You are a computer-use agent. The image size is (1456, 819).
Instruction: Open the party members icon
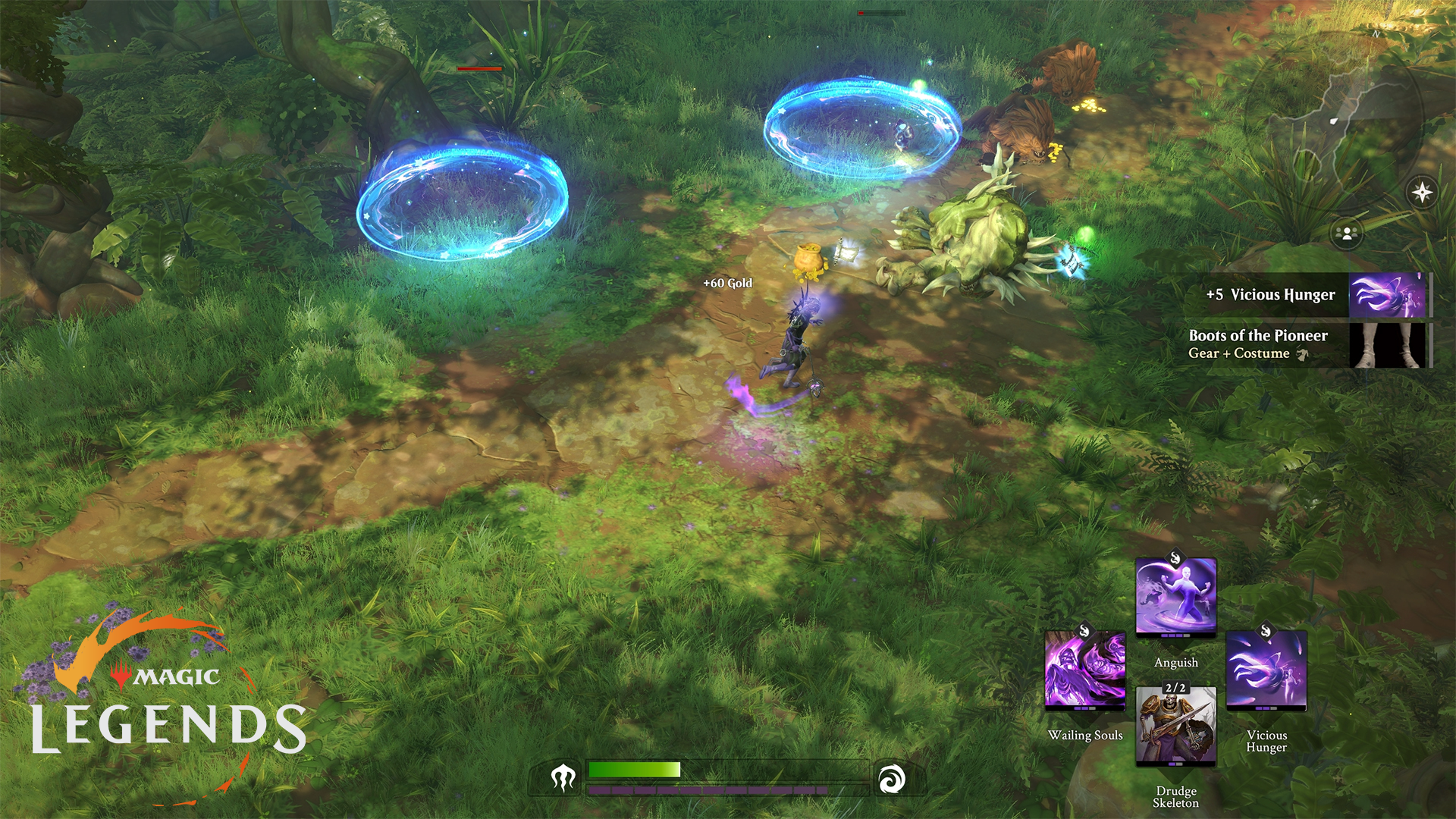click(x=1348, y=233)
